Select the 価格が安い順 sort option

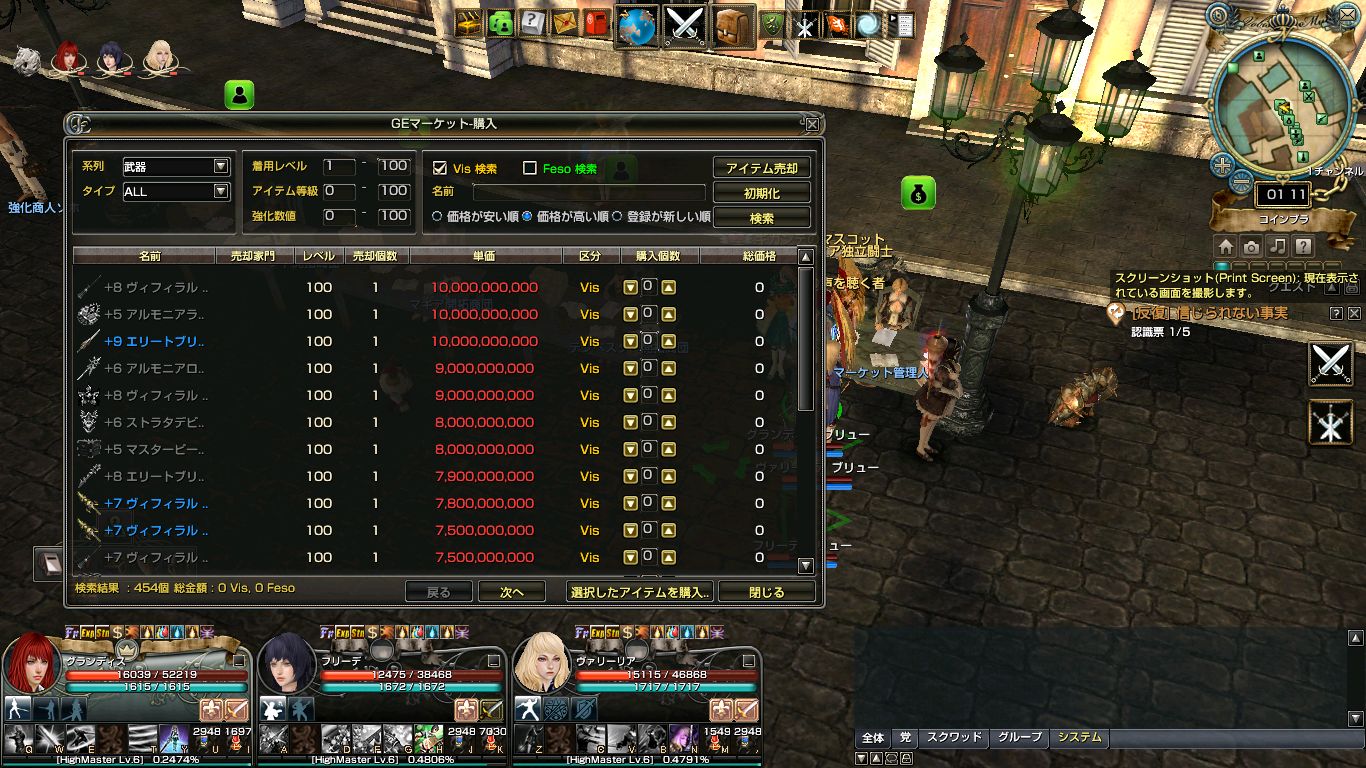[437, 216]
